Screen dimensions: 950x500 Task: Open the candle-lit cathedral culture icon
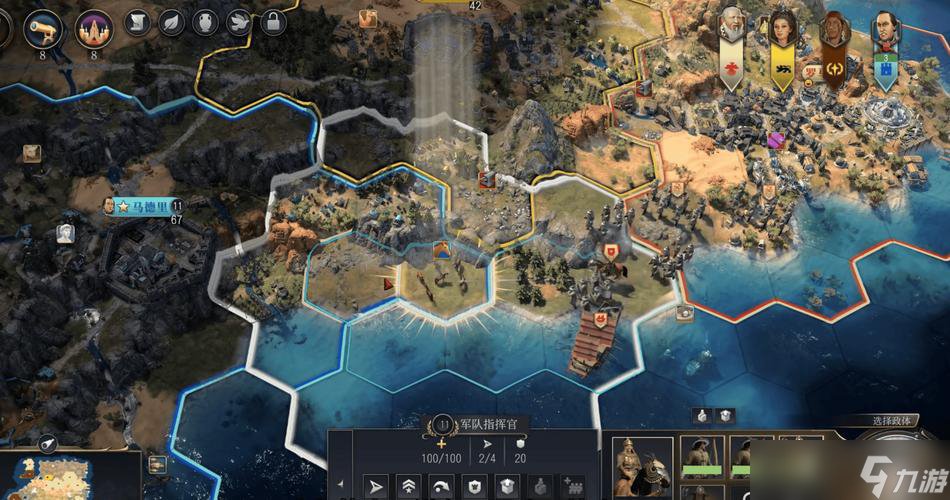(94, 29)
